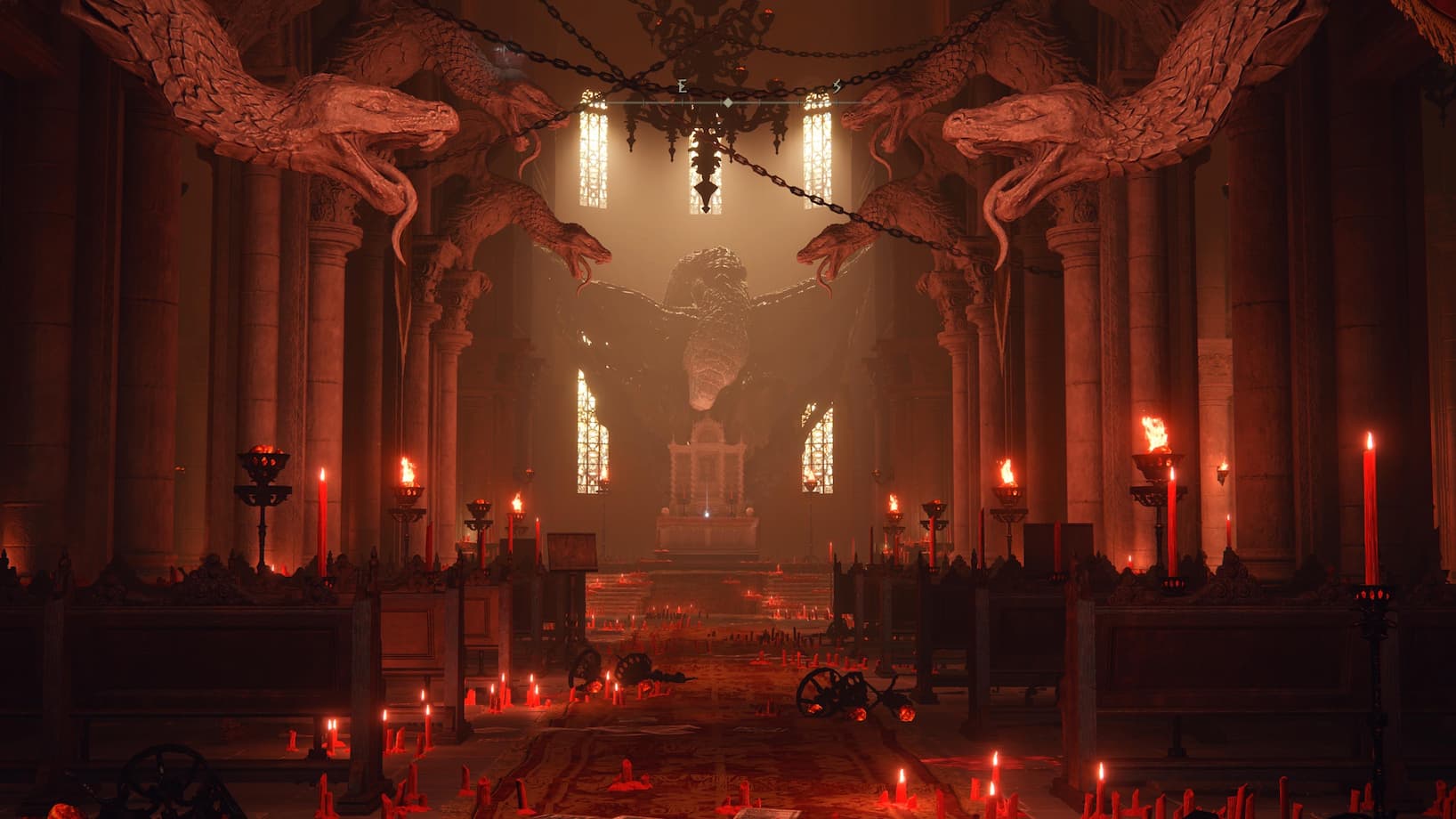Select the East marker on the compass
The image size is (1456, 819).
pyautogui.click(x=683, y=86)
